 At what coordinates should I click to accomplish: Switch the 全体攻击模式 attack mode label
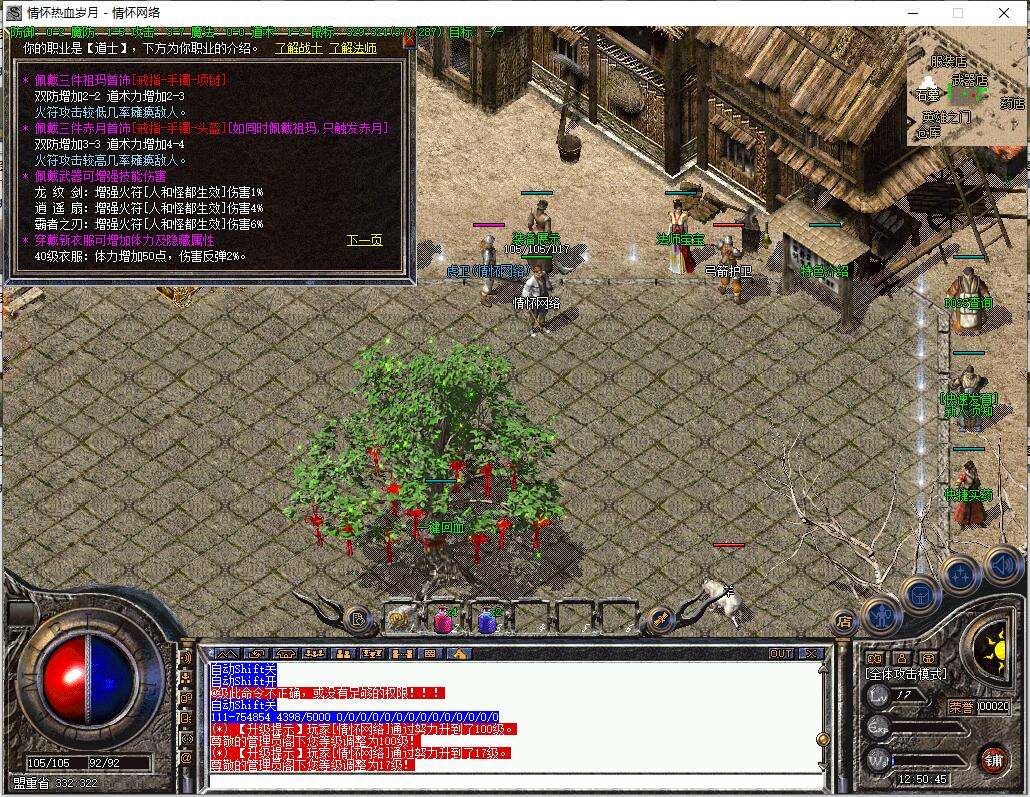pyautogui.click(x=904, y=675)
